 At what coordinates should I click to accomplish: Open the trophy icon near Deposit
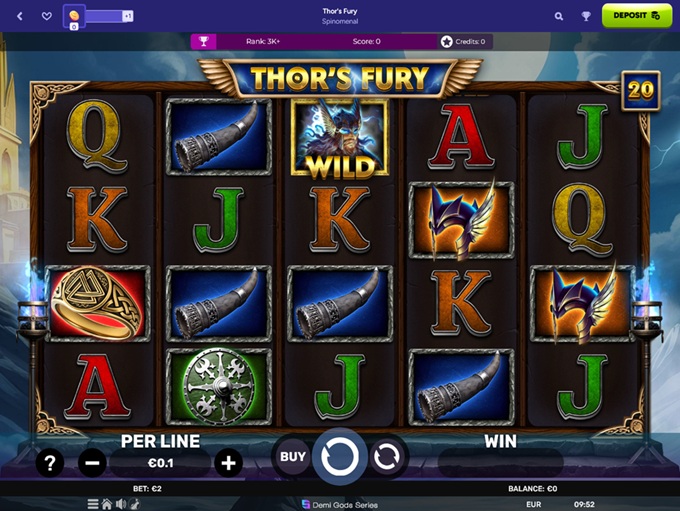pos(586,16)
